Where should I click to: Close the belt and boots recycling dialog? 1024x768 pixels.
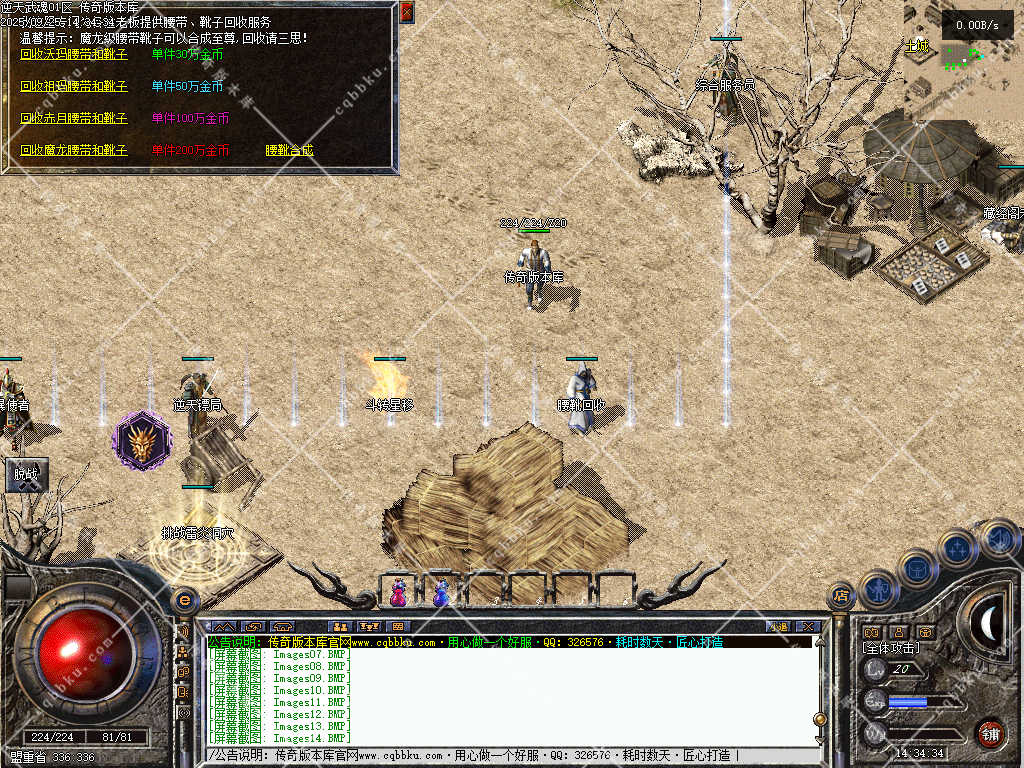click(x=406, y=12)
